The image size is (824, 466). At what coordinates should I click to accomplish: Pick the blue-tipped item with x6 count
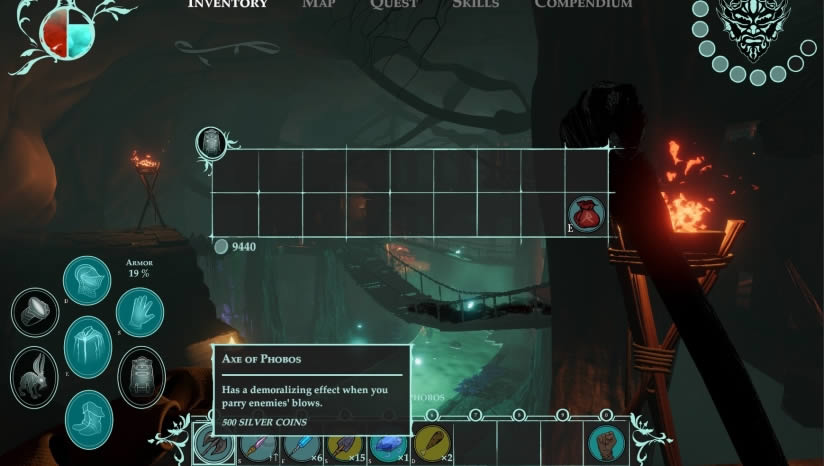click(300, 442)
